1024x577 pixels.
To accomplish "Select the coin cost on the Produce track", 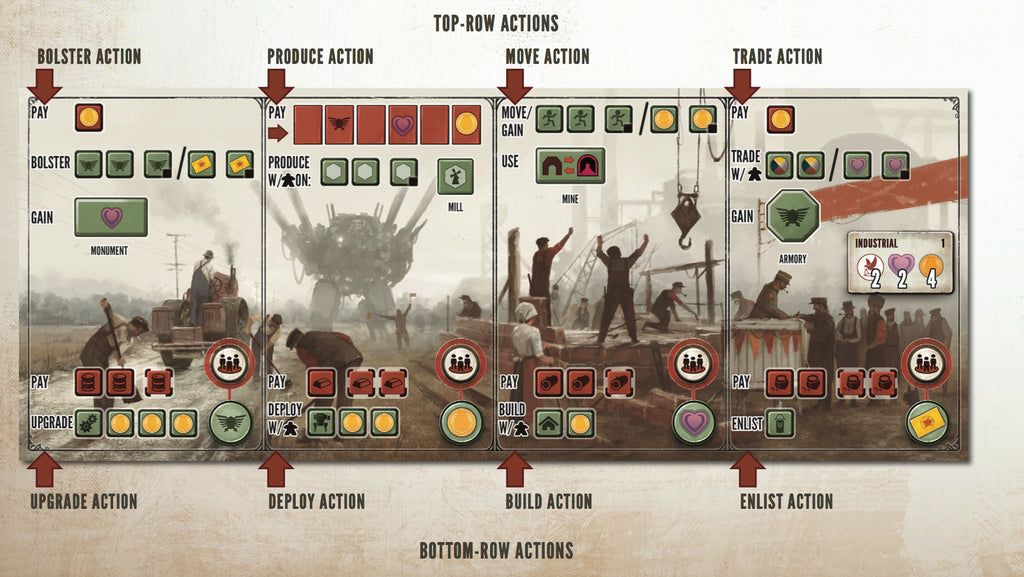I will click(x=466, y=123).
